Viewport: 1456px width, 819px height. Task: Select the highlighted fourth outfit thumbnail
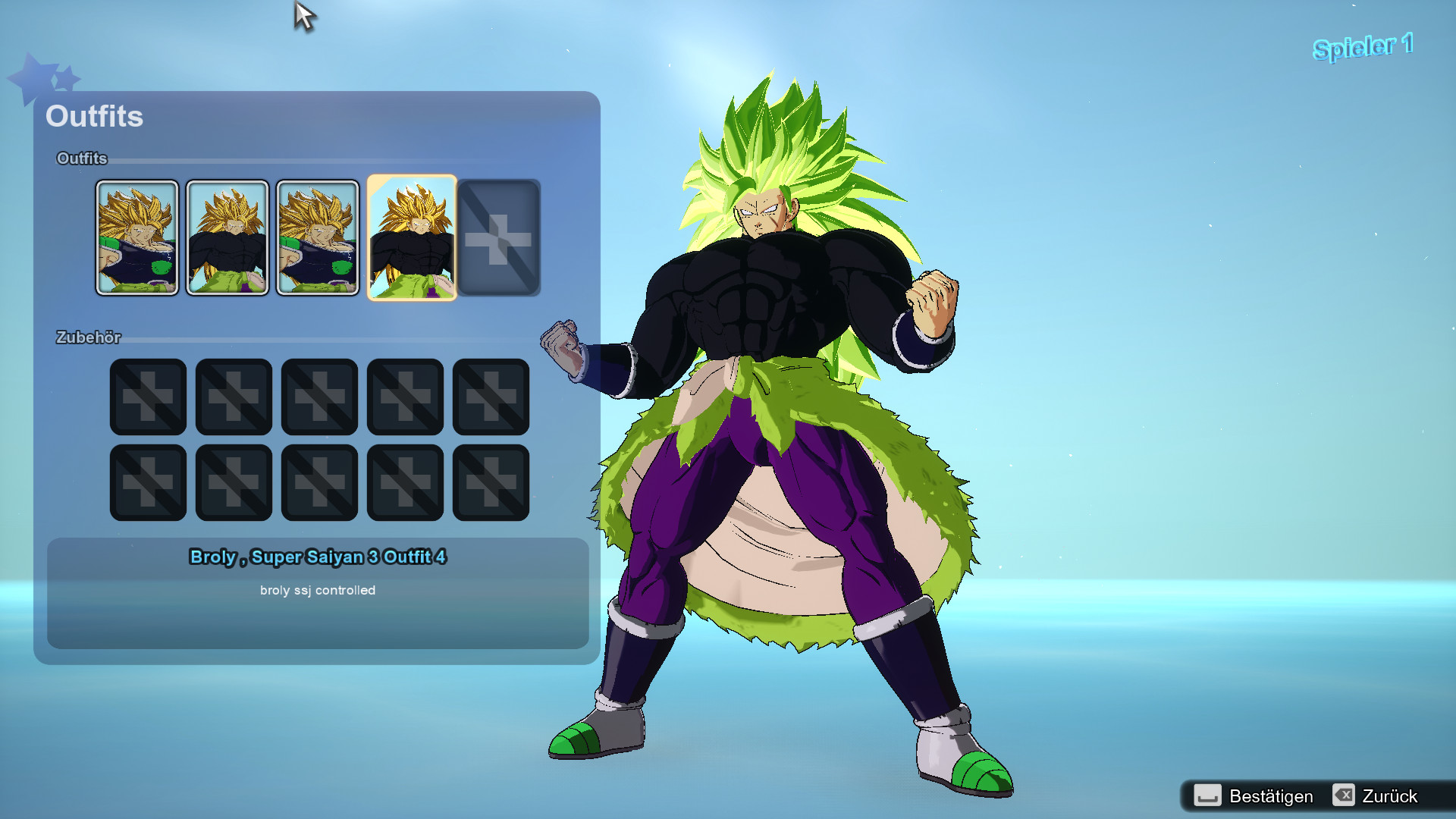click(x=412, y=237)
